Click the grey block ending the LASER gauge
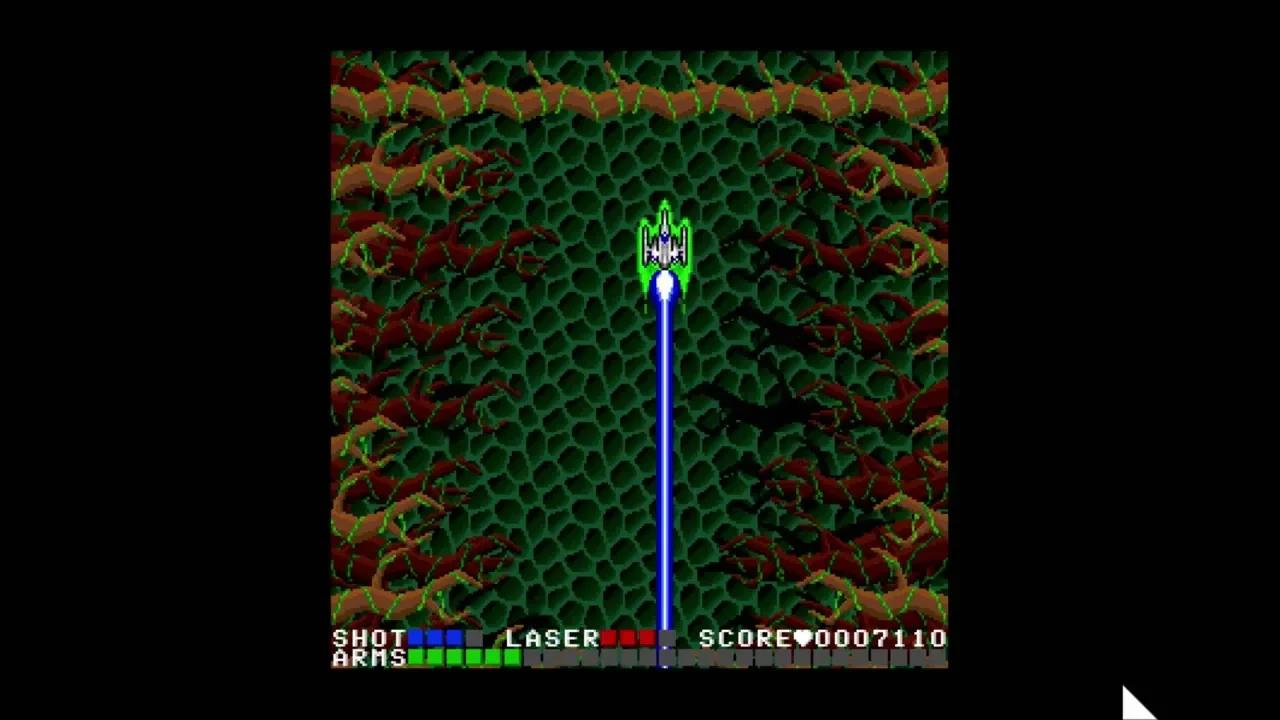Viewport: 1280px width, 720px height. [x=668, y=638]
